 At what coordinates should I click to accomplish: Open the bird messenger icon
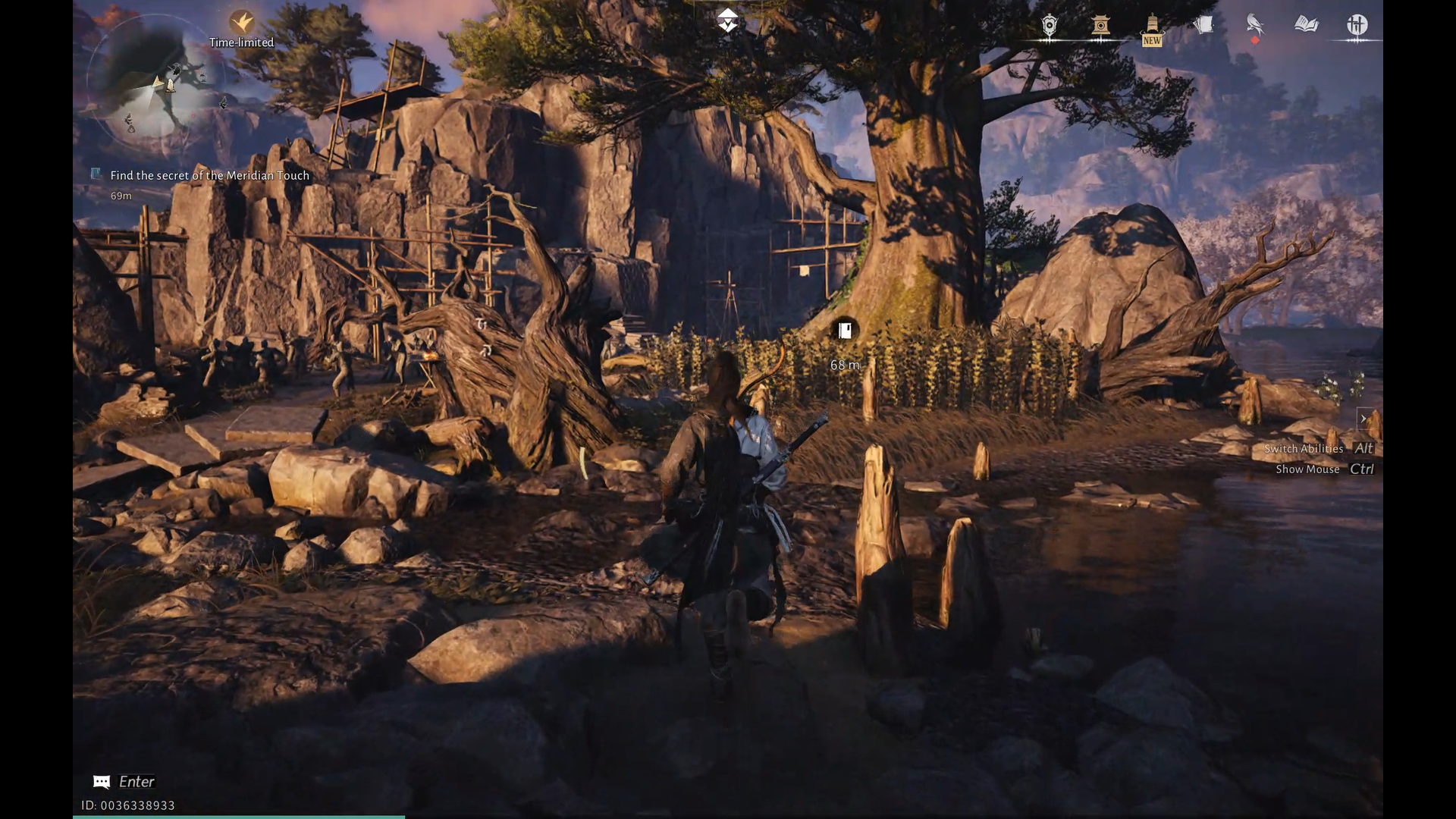(1255, 26)
